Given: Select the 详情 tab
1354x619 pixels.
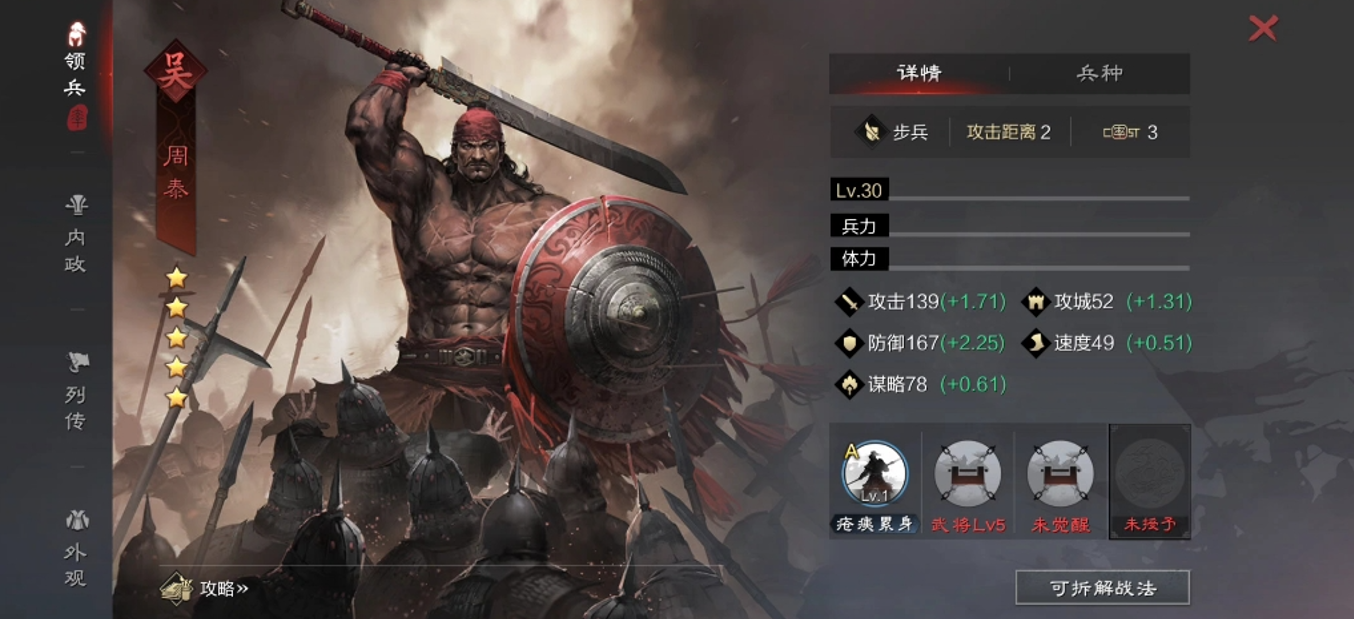Looking at the screenshot, I should coord(919,73).
